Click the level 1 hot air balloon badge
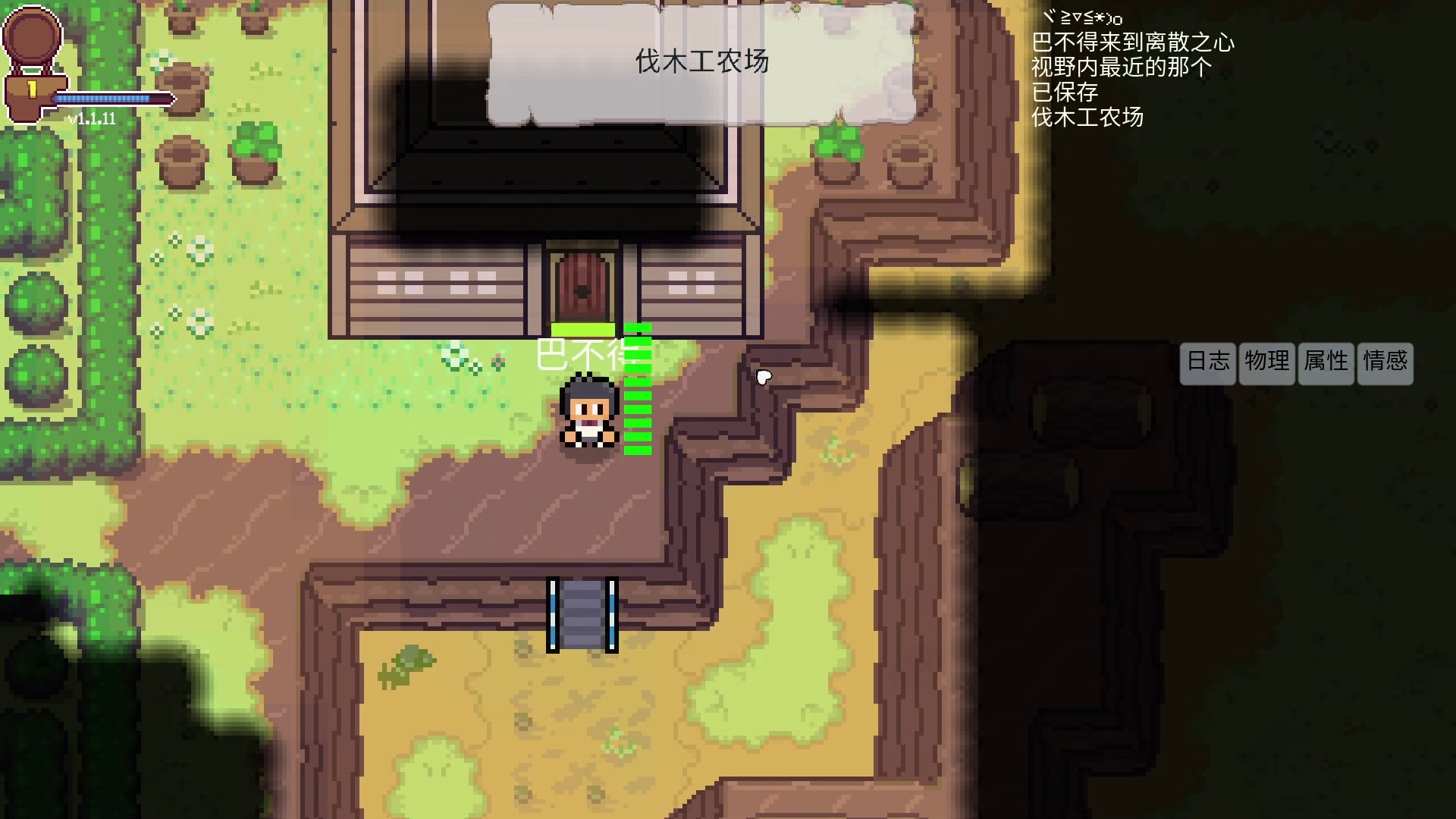Image resolution: width=1456 pixels, height=819 pixels. [x=31, y=49]
